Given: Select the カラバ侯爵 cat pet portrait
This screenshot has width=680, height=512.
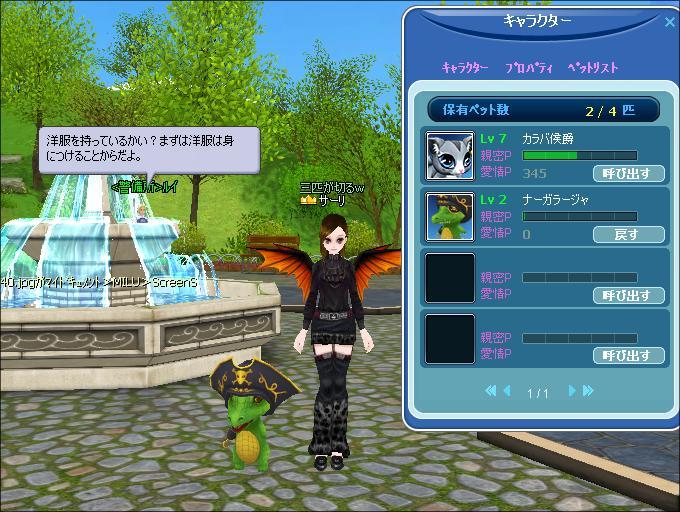Looking at the screenshot, I should coord(450,155).
